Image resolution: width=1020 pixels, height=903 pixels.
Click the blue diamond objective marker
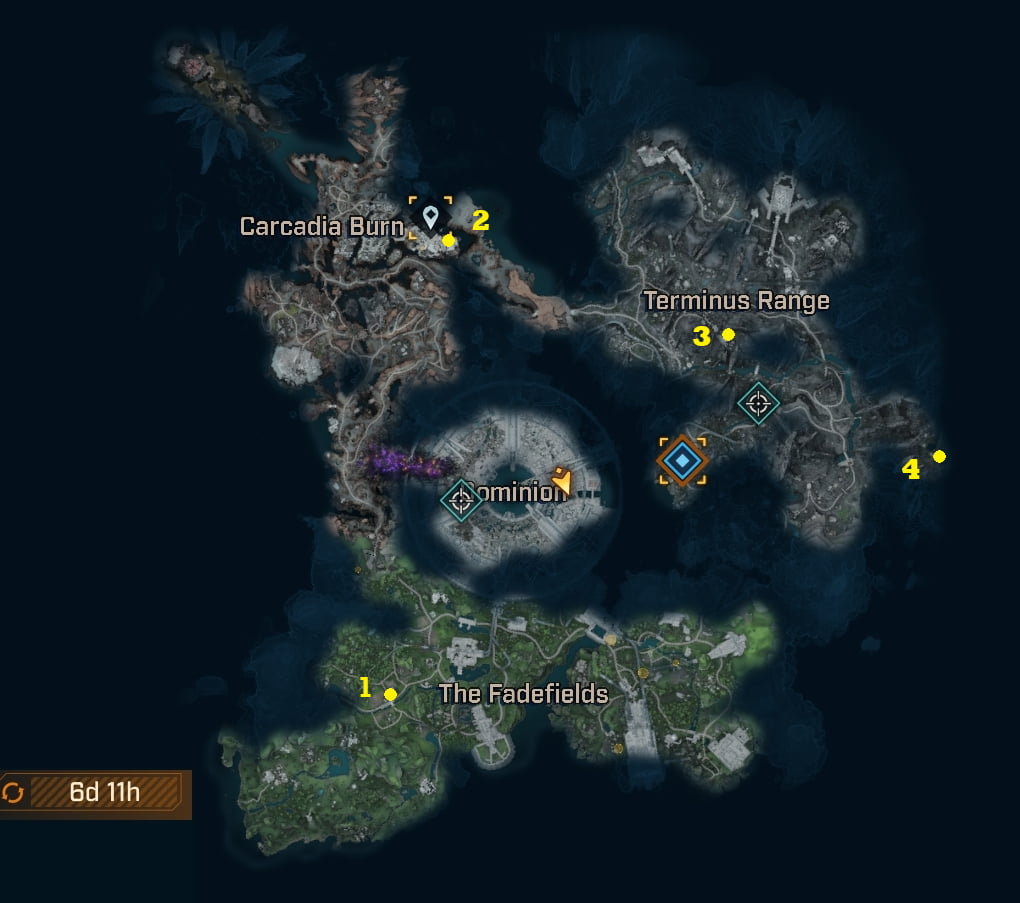tap(682, 460)
